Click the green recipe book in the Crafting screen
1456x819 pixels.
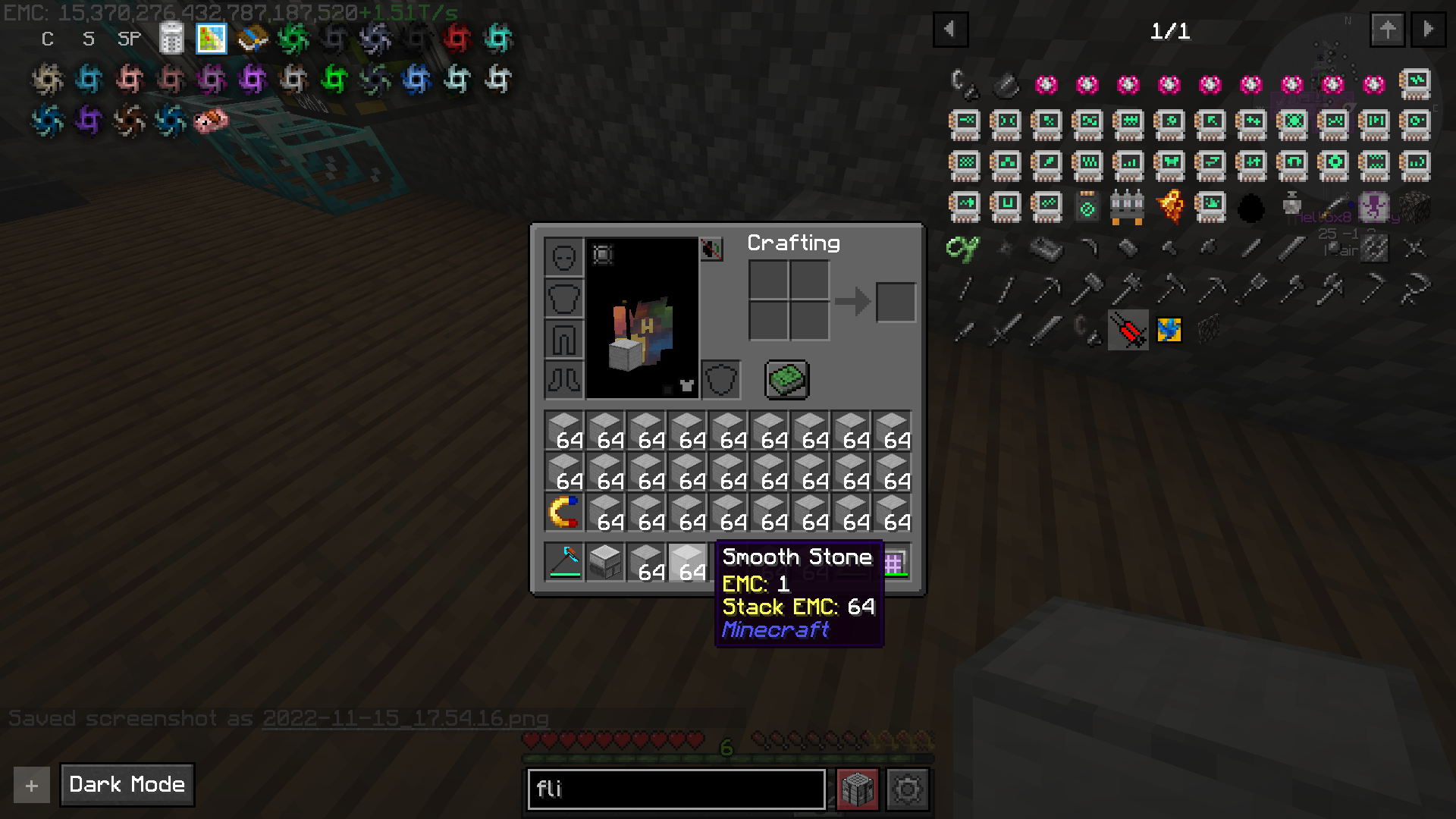[x=786, y=380]
